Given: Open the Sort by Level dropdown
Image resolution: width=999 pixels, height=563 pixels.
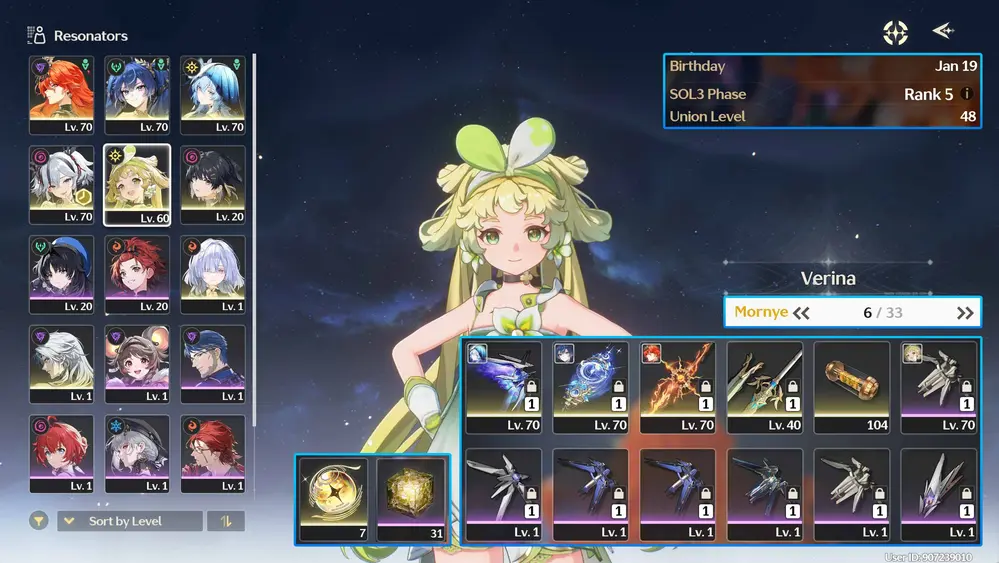Looking at the screenshot, I should click(x=130, y=521).
